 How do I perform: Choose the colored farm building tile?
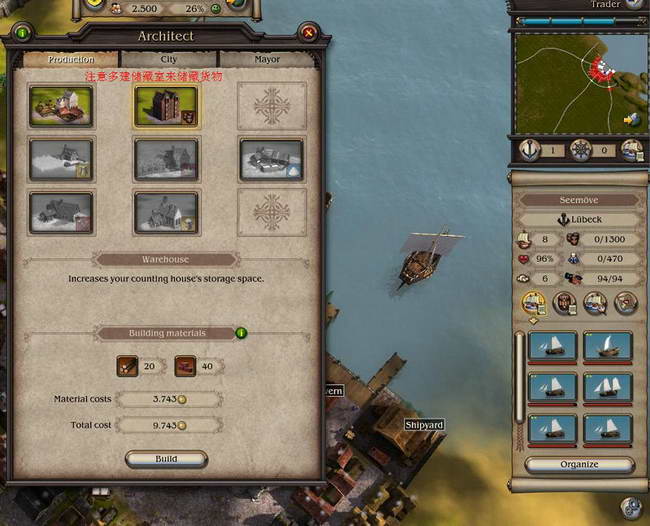point(62,106)
